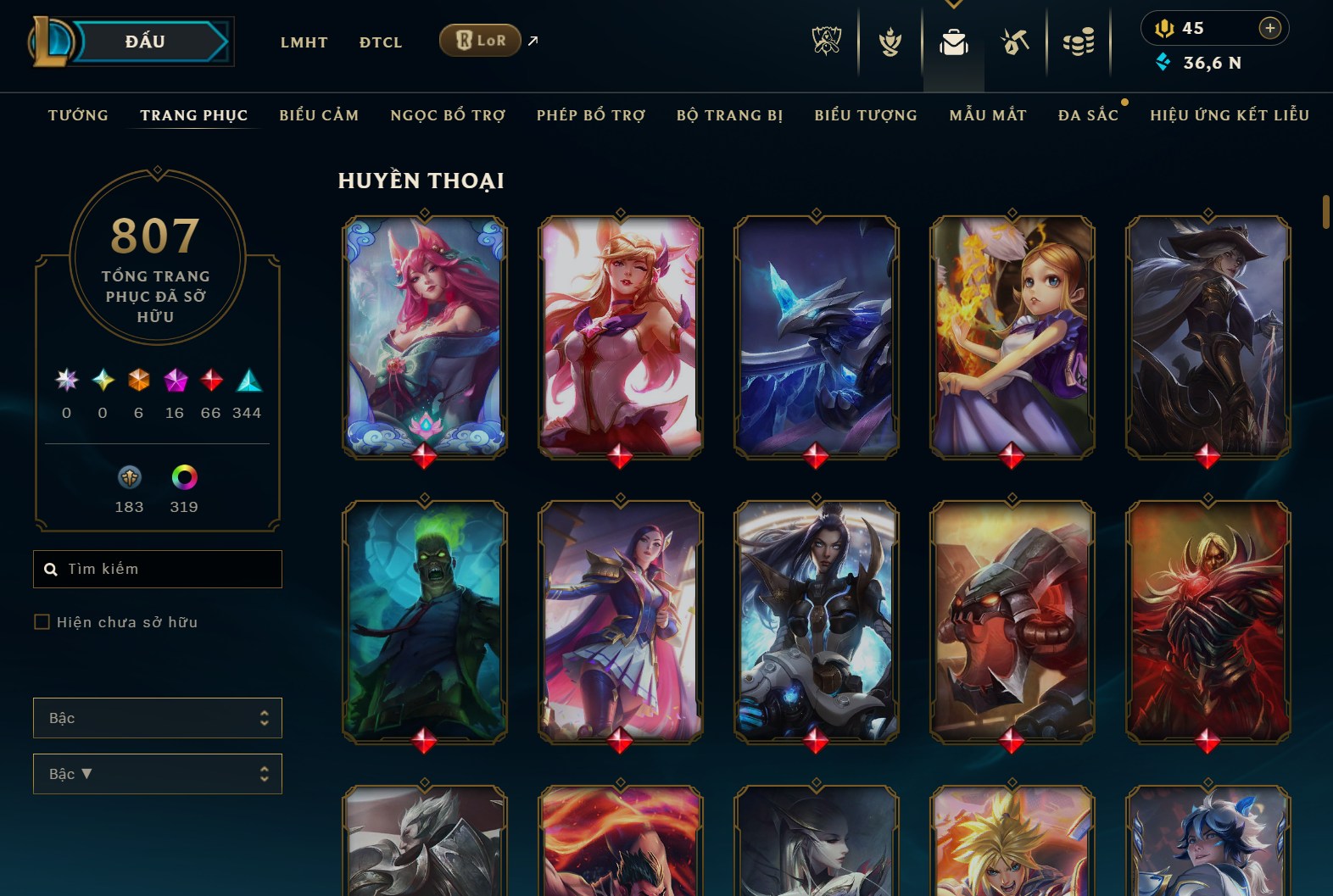Viewport: 1333px width, 896px height.
Task: Open the Store coins icon
Action: (1079, 42)
